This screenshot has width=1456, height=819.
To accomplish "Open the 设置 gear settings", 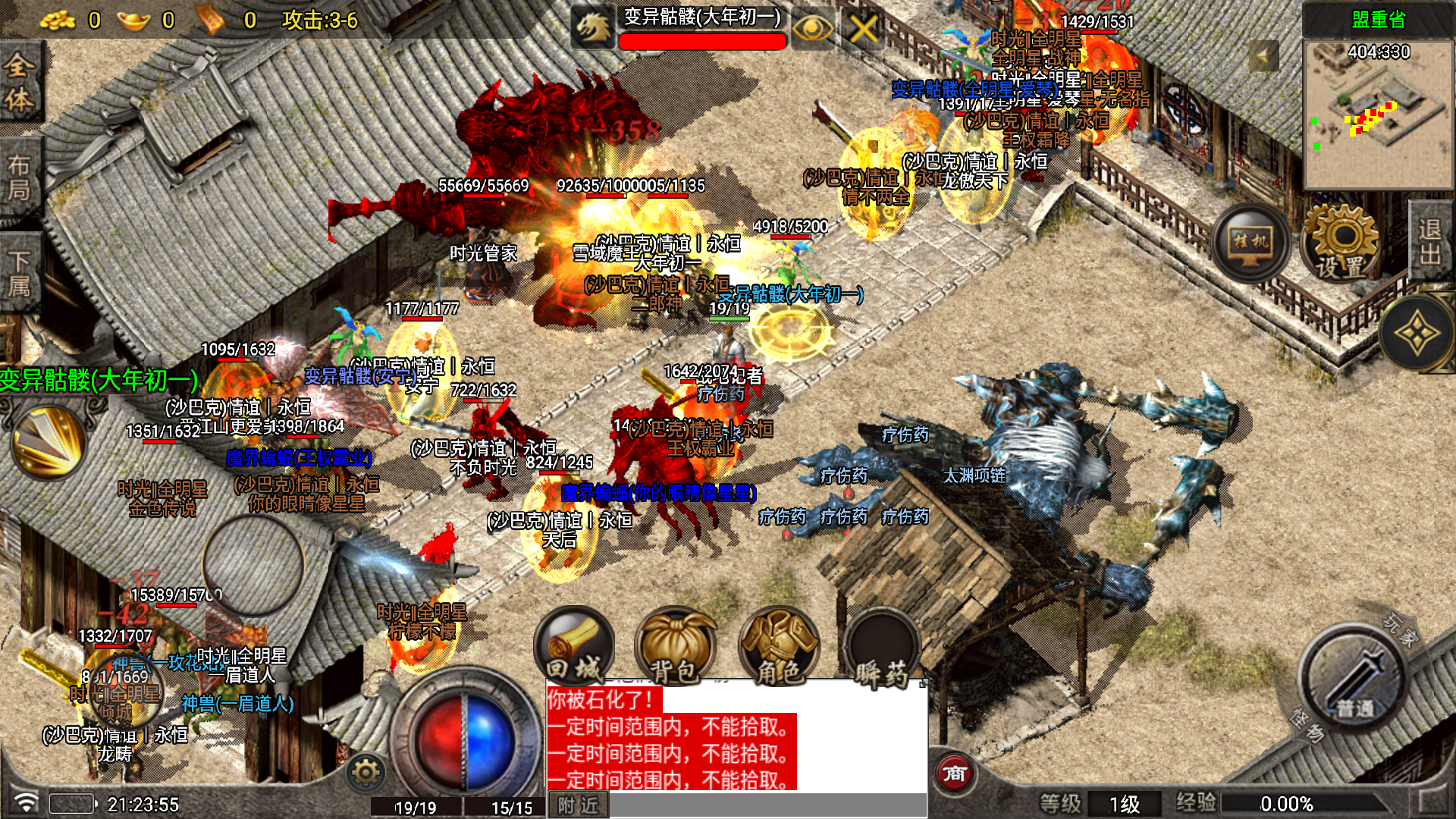I will (x=1341, y=243).
